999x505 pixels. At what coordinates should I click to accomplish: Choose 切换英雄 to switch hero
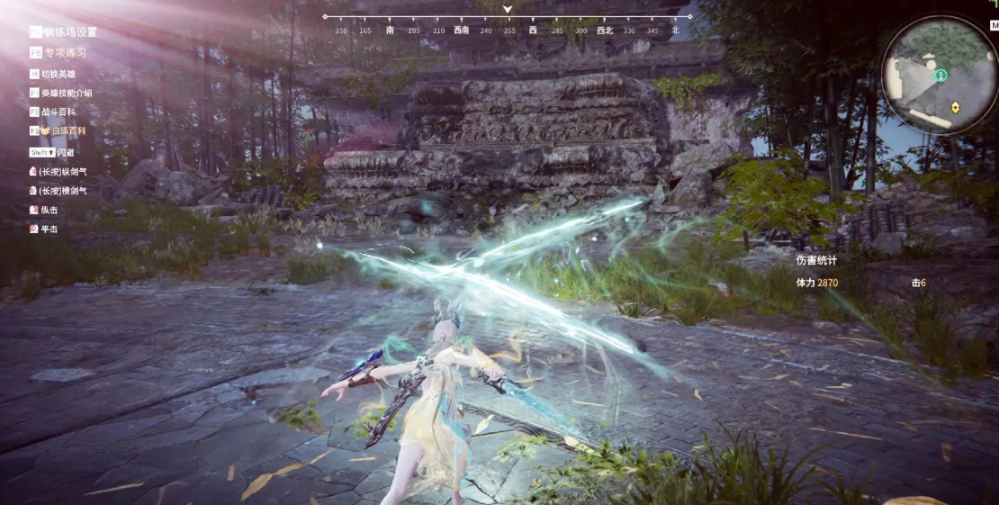point(57,74)
